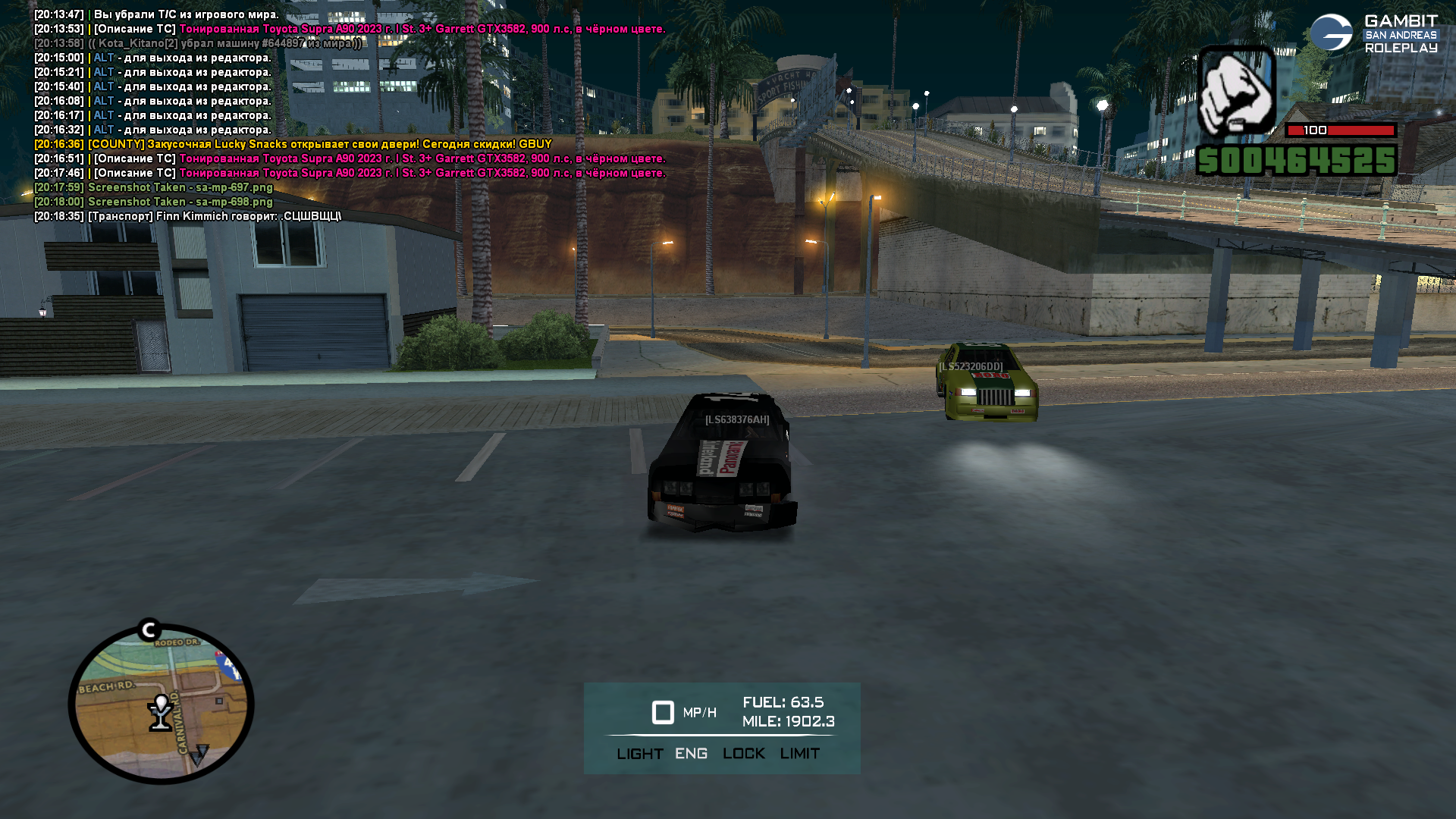Select the fist weapon icon
Image resolution: width=1456 pixels, height=819 pixels.
tap(1236, 90)
